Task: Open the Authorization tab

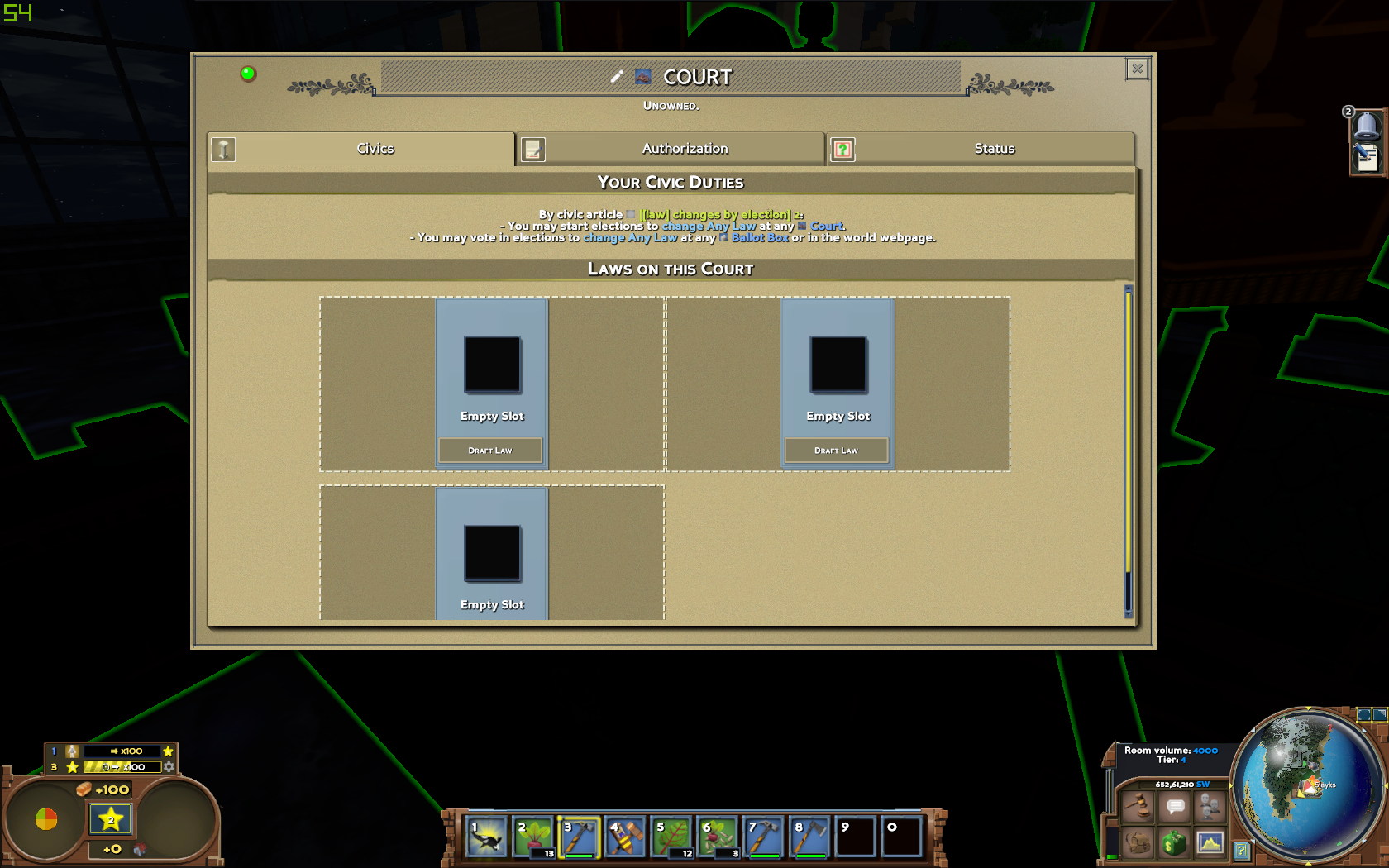Action: pyautogui.click(x=685, y=148)
